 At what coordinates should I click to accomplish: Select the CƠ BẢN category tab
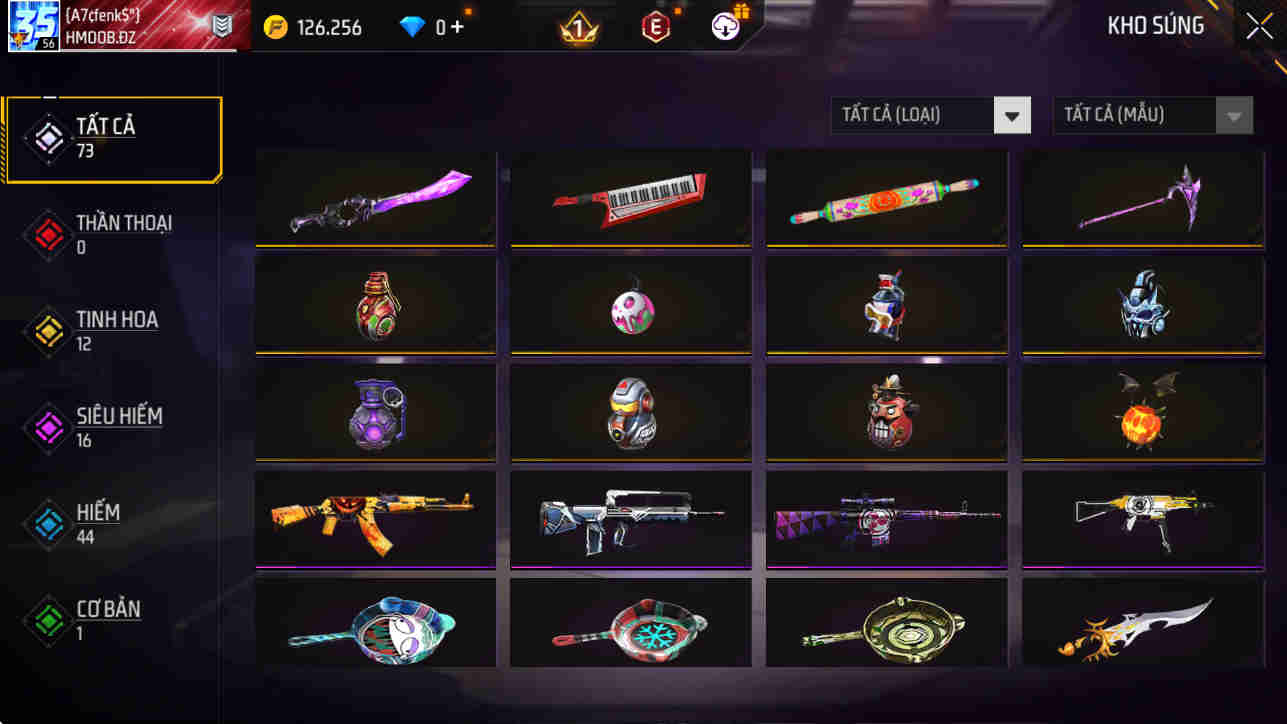click(x=47, y=618)
